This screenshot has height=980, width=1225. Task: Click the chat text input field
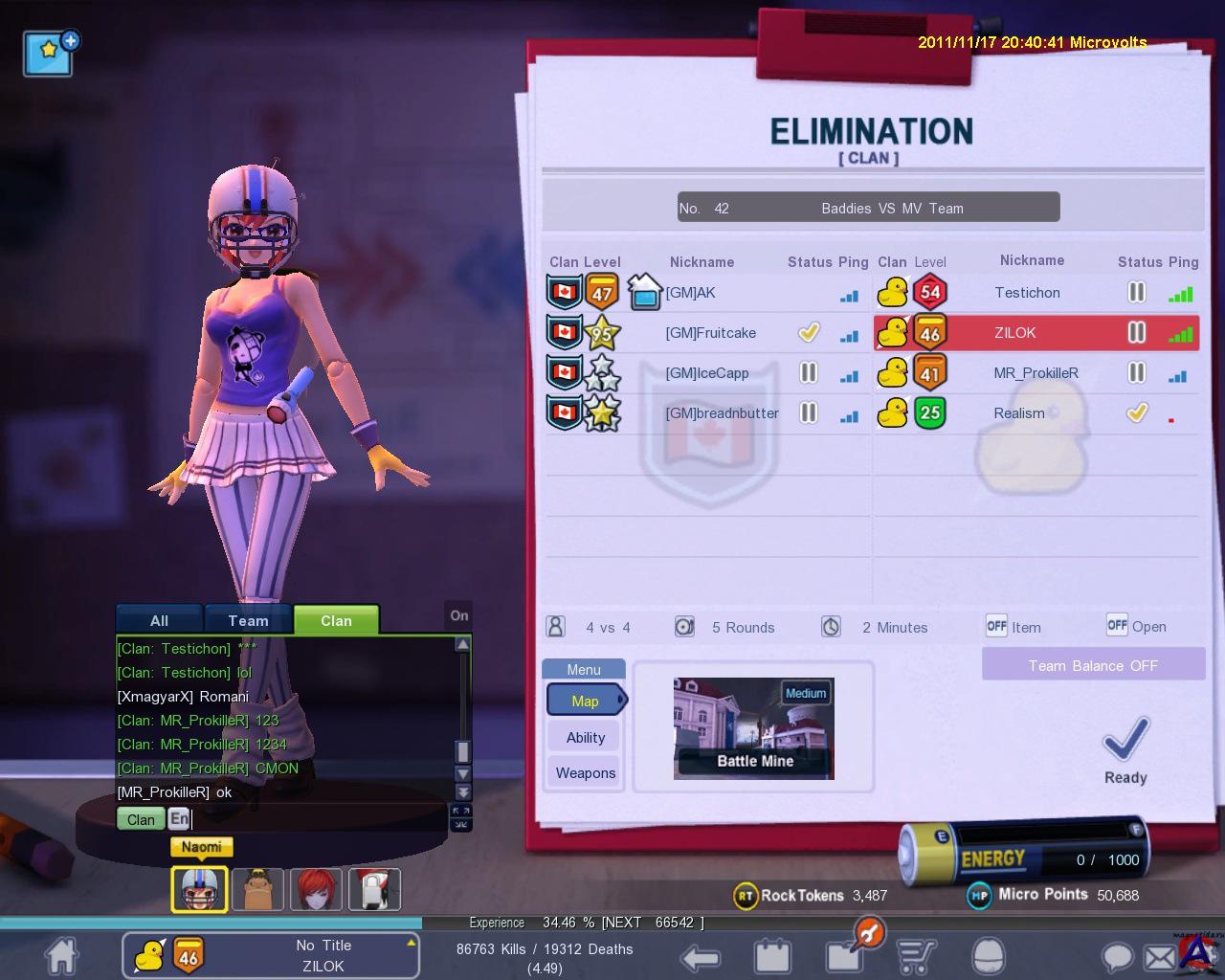pyautogui.click(x=316, y=819)
